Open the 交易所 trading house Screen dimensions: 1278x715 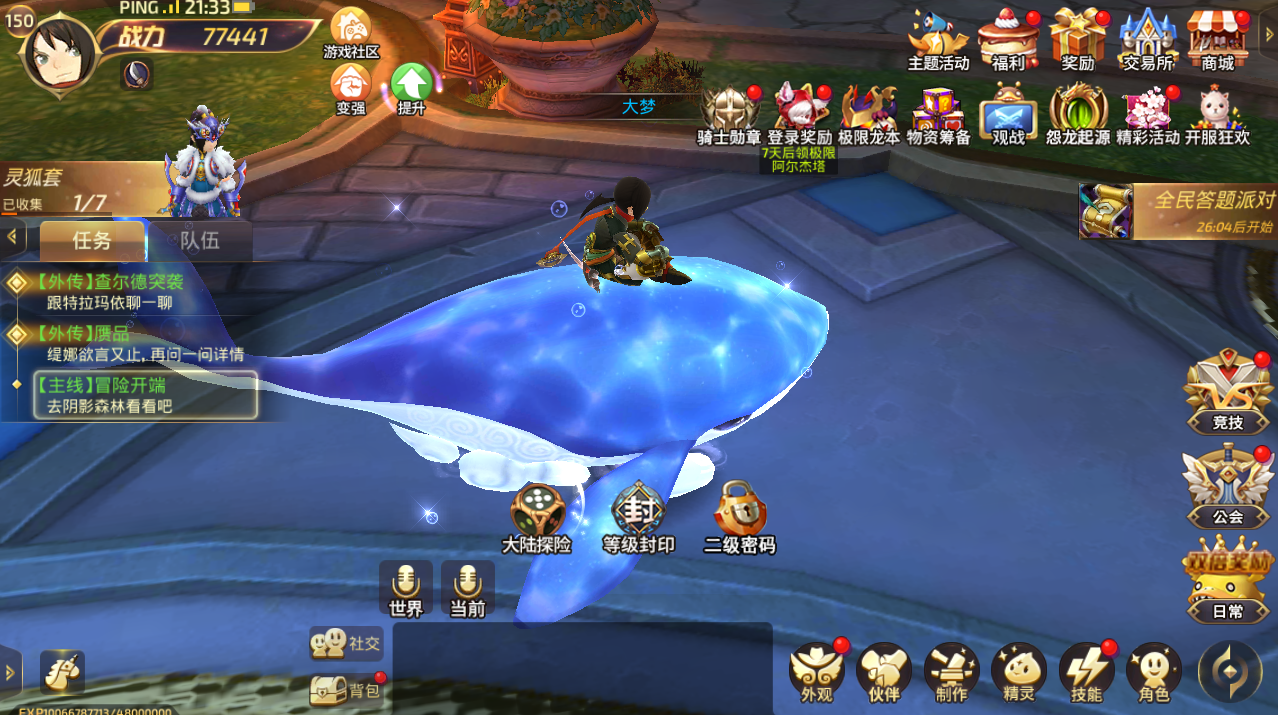[x=1147, y=38]
